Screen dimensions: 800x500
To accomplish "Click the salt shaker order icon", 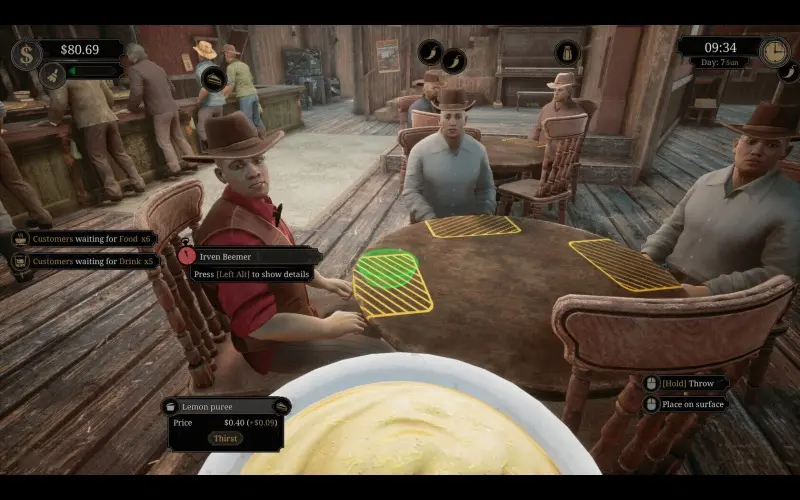I will point(568,52).
